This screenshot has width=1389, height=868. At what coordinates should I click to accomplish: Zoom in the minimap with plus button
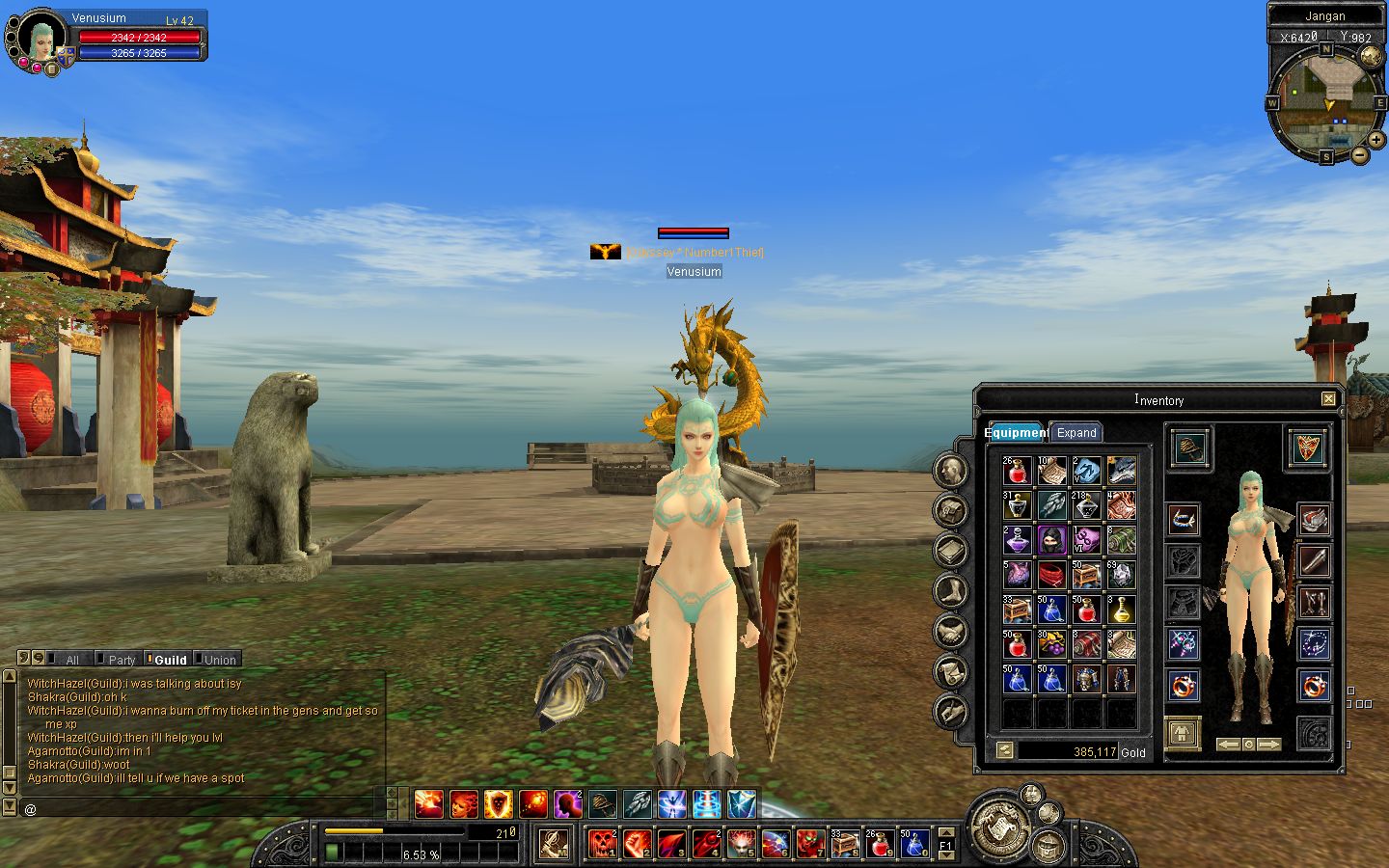coord(1376,140)
